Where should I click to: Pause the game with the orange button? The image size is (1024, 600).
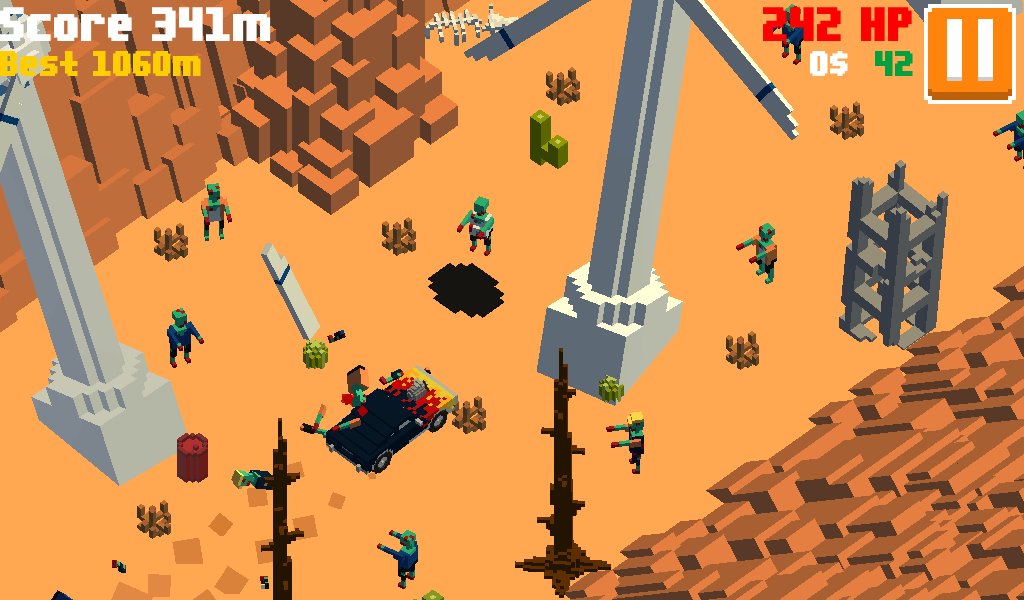click(x=971, y=52)
